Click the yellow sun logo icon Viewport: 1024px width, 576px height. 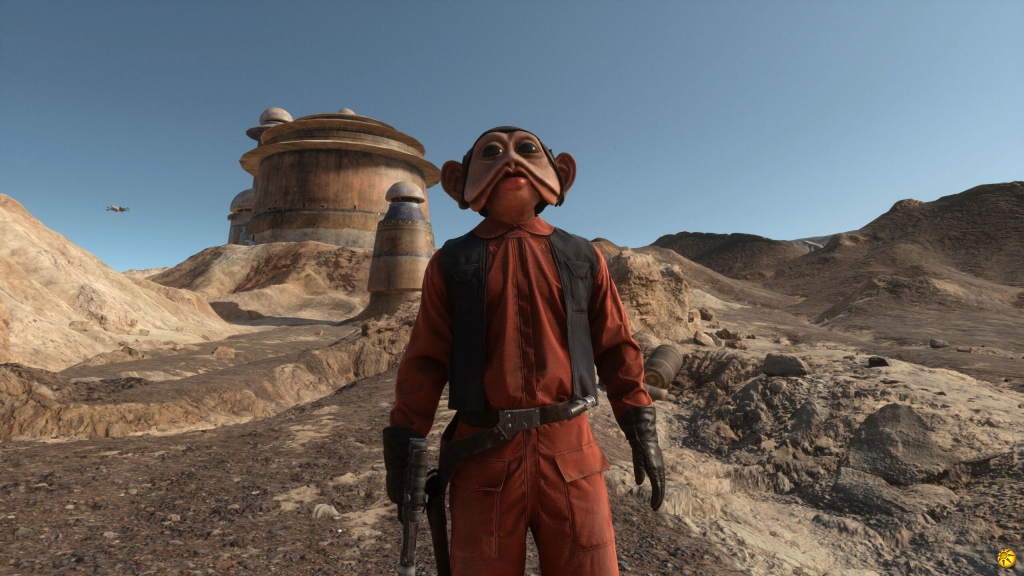[x=1006, y=558]
